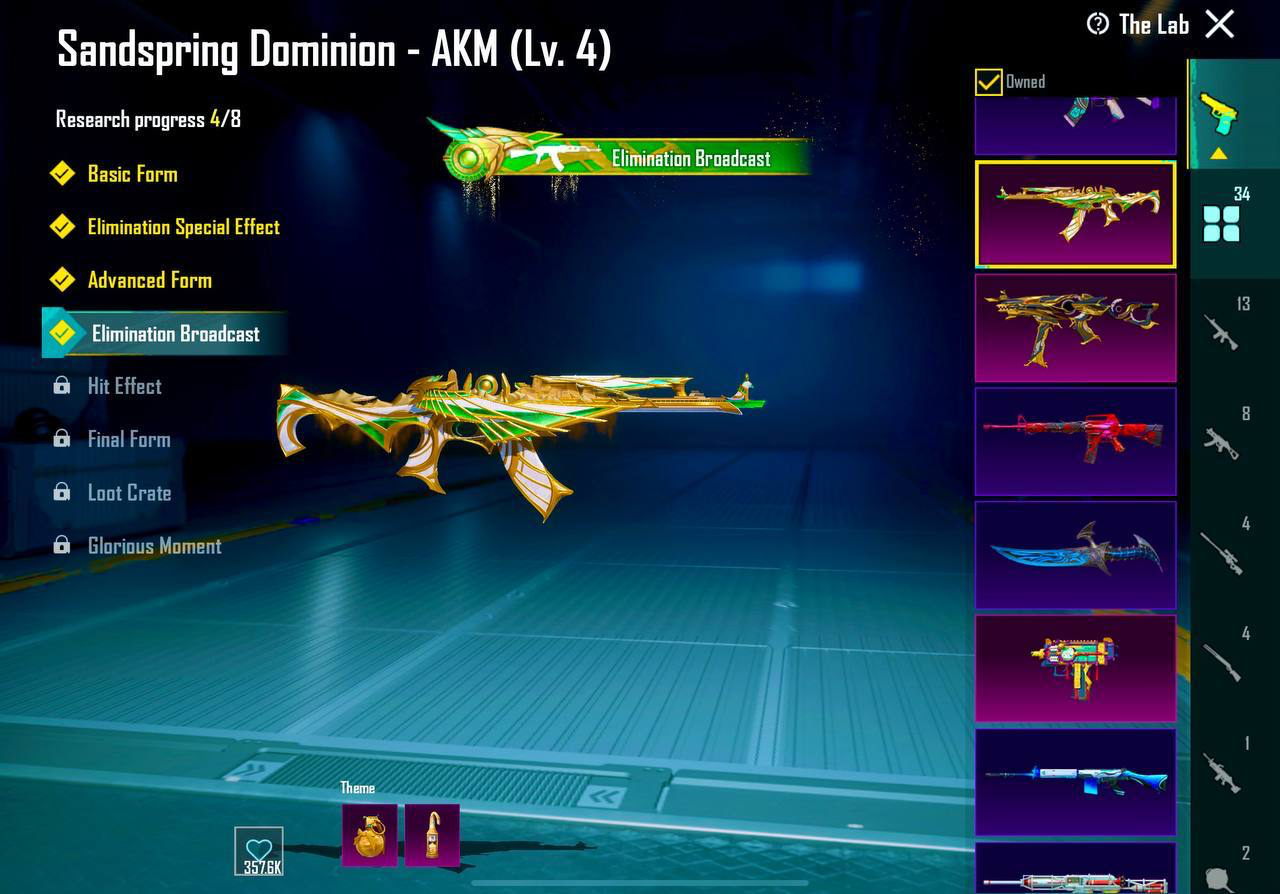Select Elimination Special Effect stage
Image resolution: width=1280 pixels, height=894 pixels.
183,227
